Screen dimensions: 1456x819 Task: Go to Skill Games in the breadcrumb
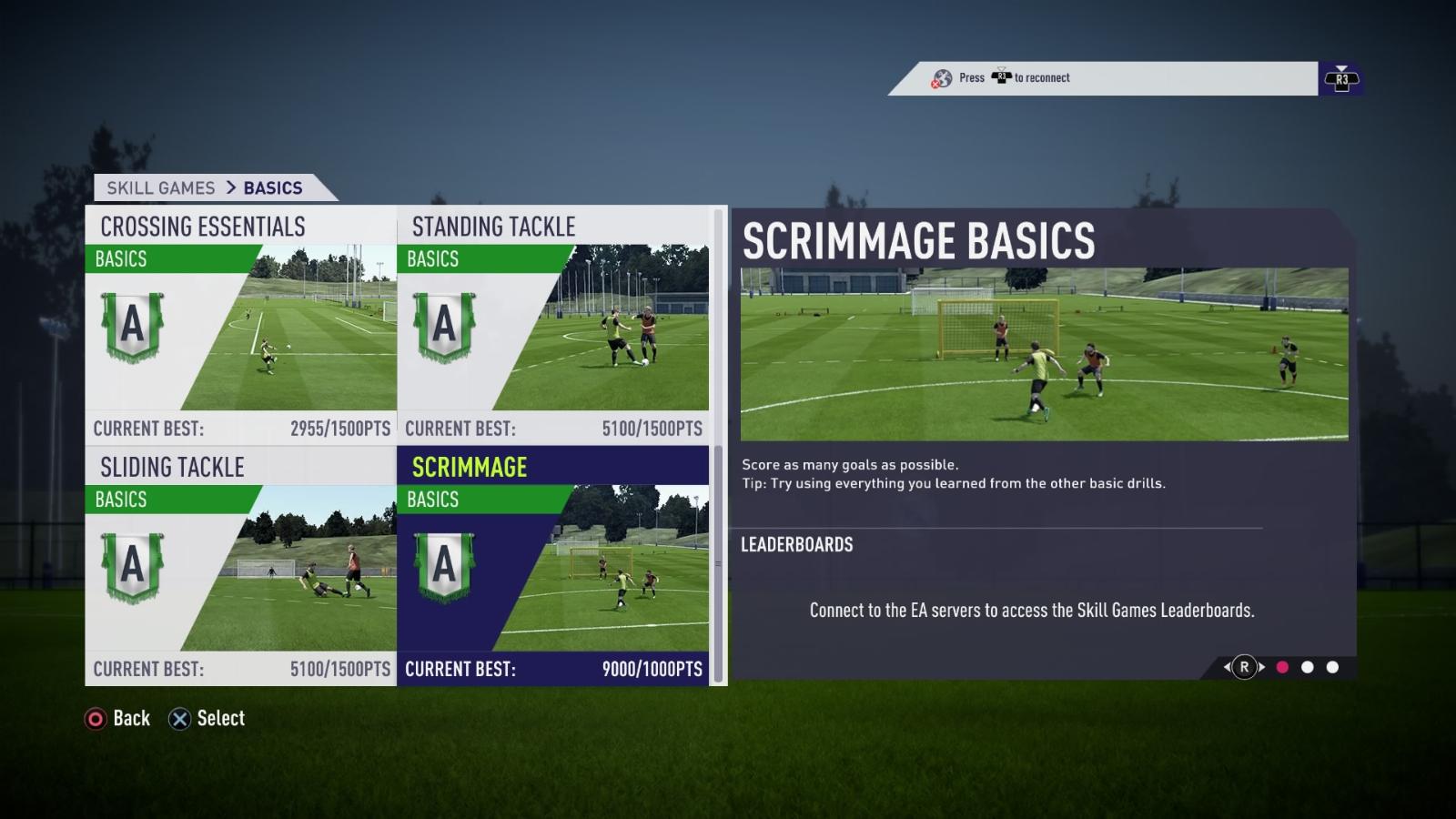pos(161,188)
